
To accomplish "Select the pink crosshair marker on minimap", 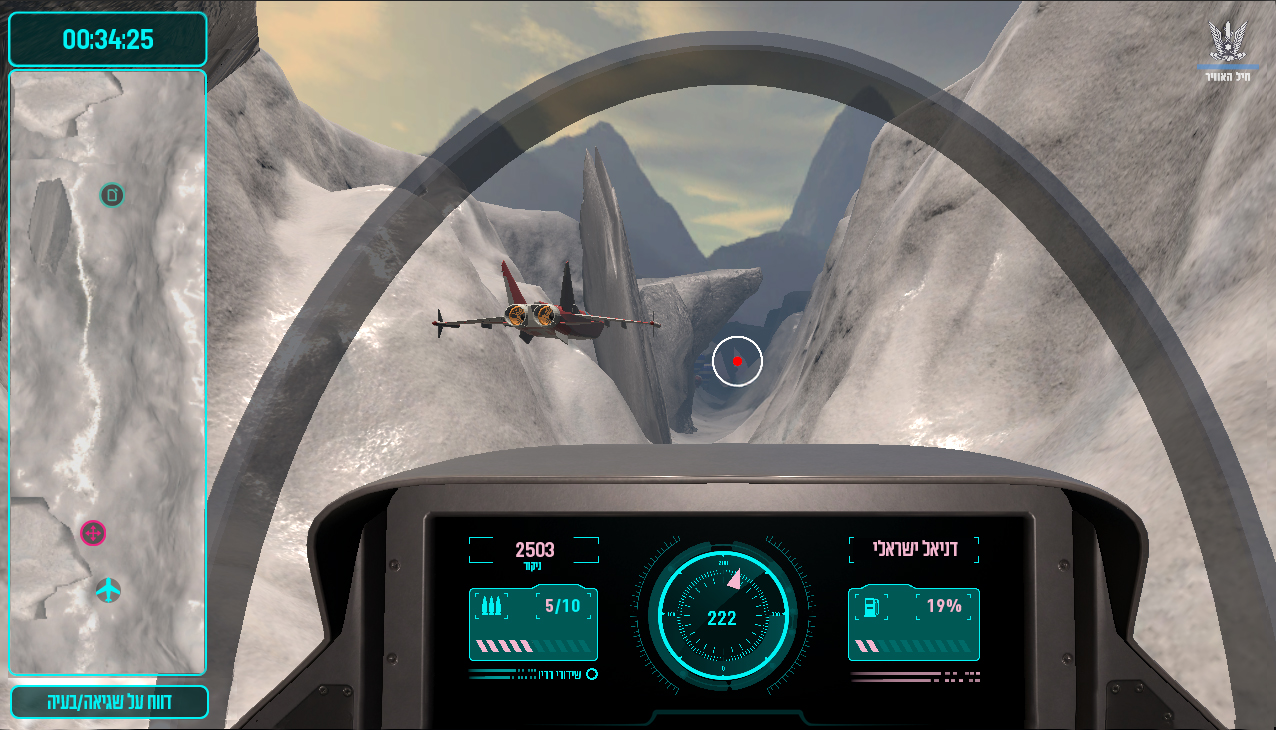I will (x=93, y=534).
